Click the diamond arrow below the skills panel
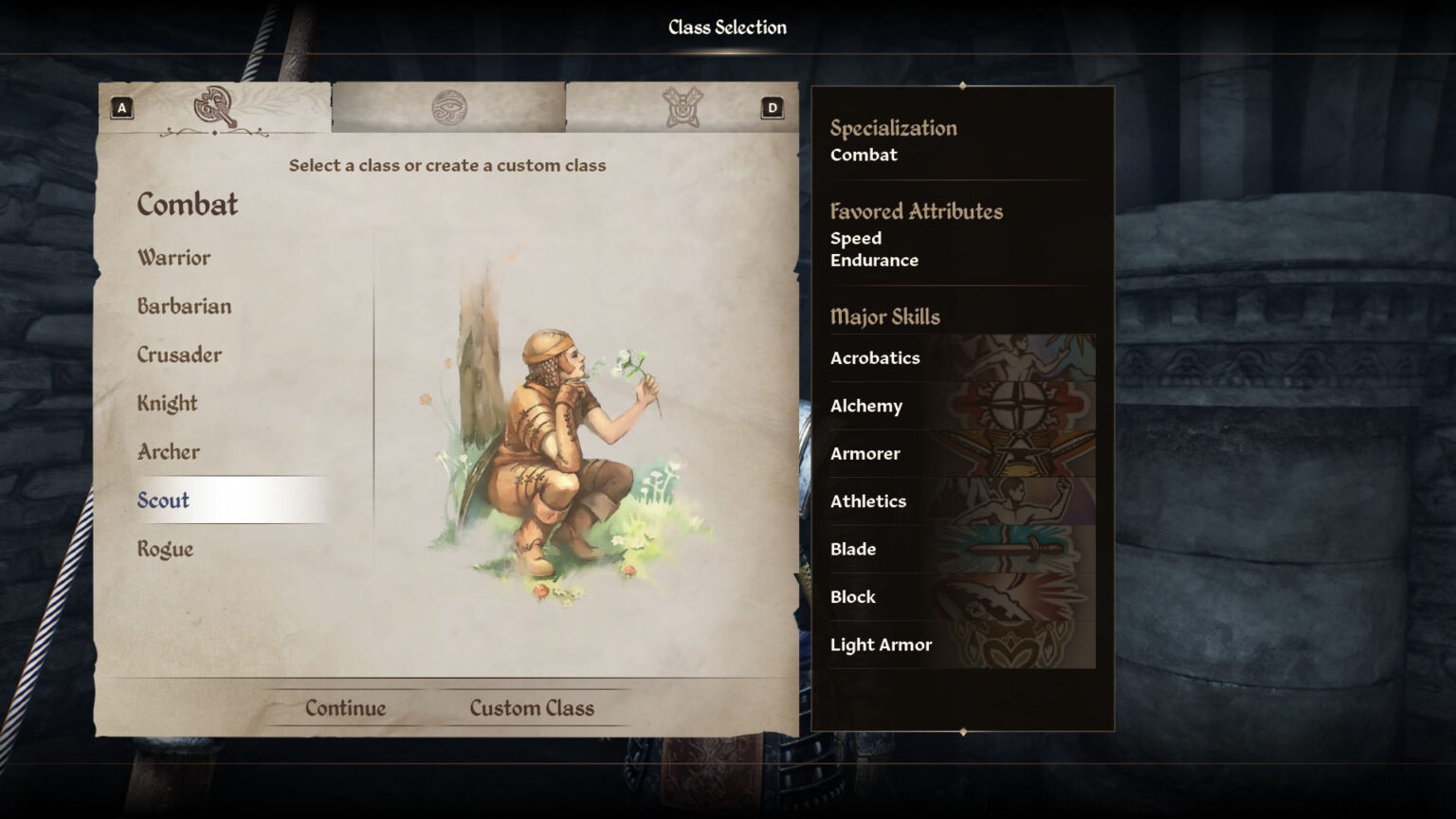The width and height of the screenshot is (1456, 819). click(964, 732)
